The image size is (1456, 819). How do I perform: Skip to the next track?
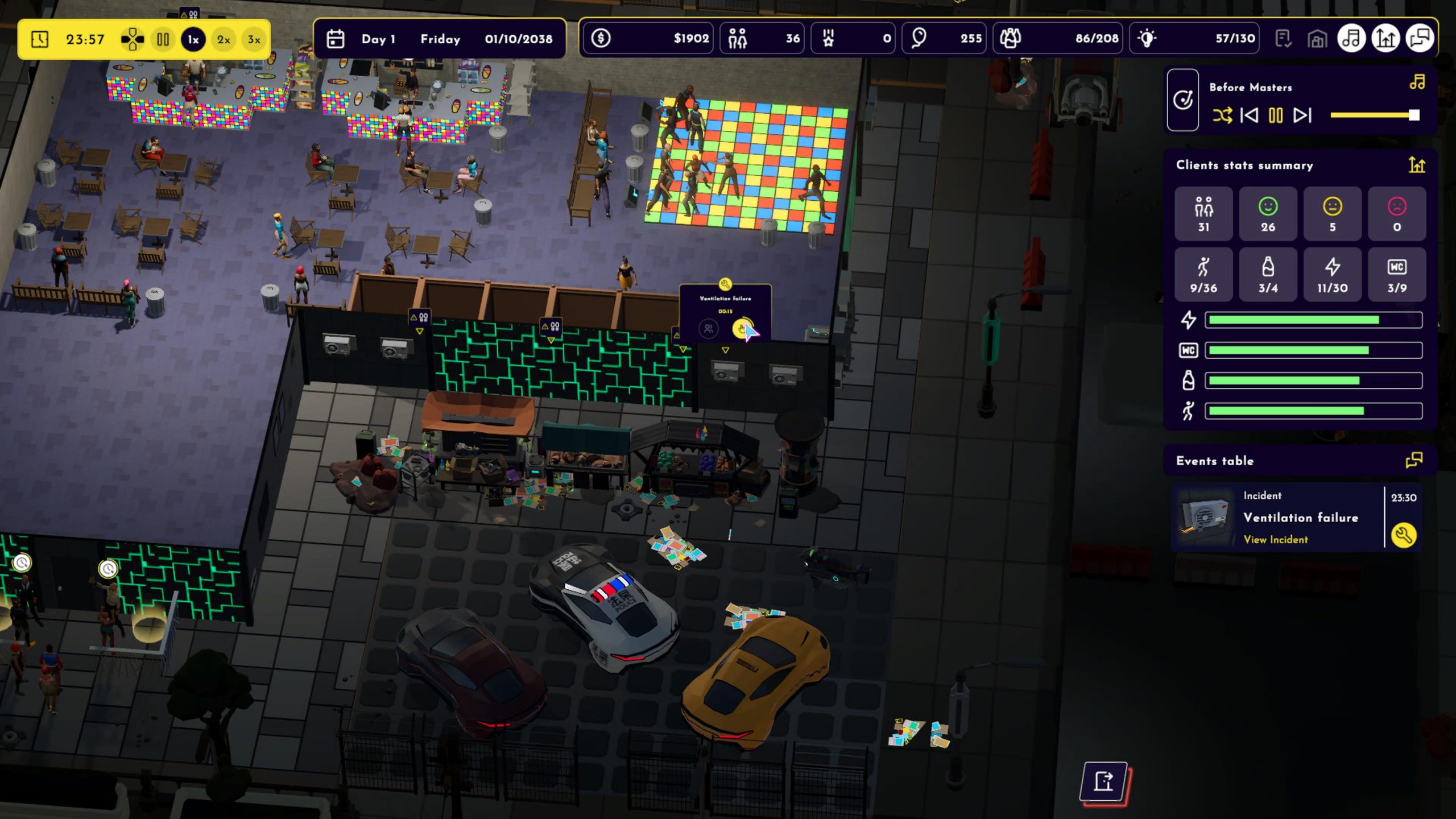pos(1302,115)
